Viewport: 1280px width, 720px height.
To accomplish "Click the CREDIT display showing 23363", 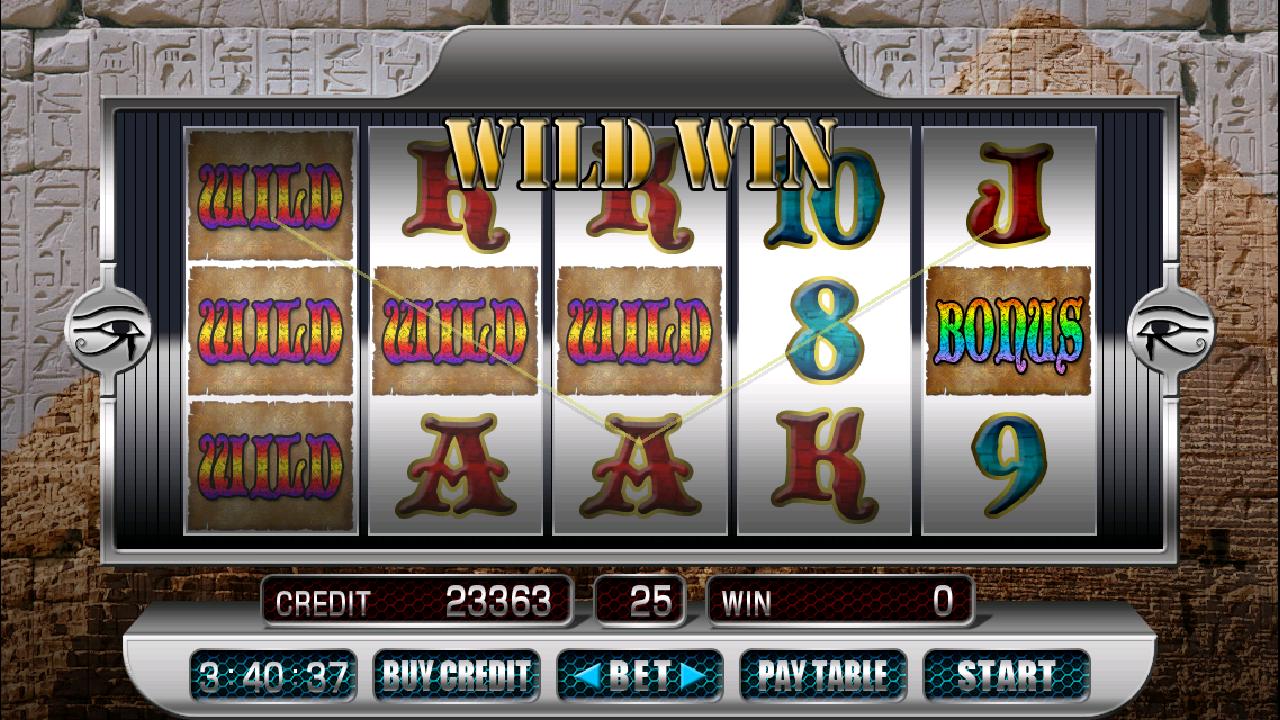I will click(420, 601).
